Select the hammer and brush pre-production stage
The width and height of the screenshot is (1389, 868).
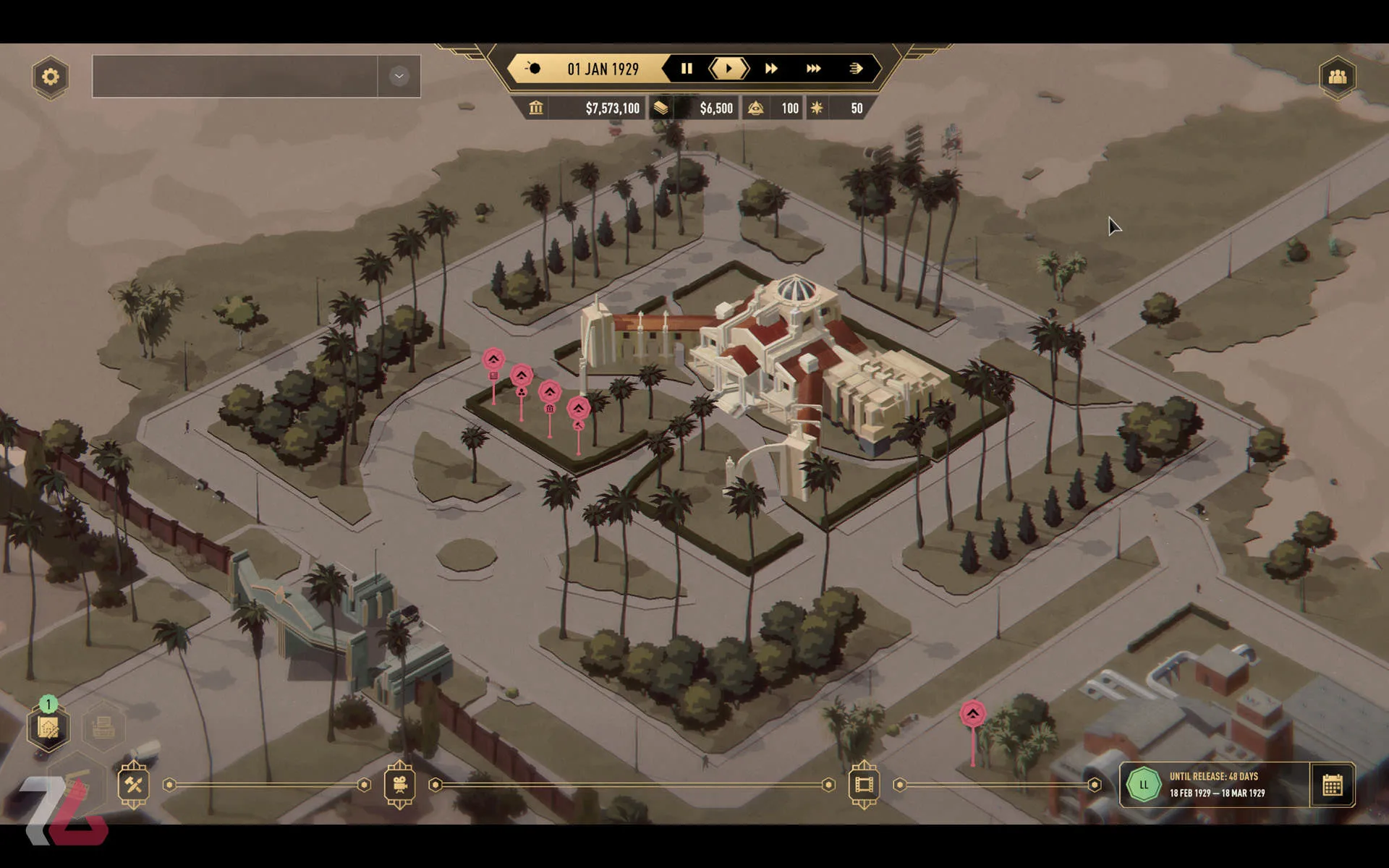[134, 785]
